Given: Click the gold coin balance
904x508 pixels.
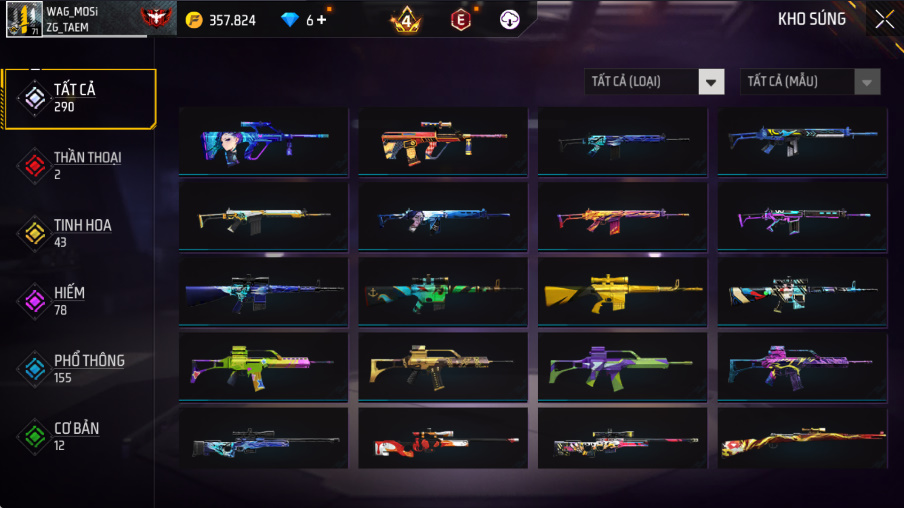Looking at the screenshot, I should click(220, 20).
